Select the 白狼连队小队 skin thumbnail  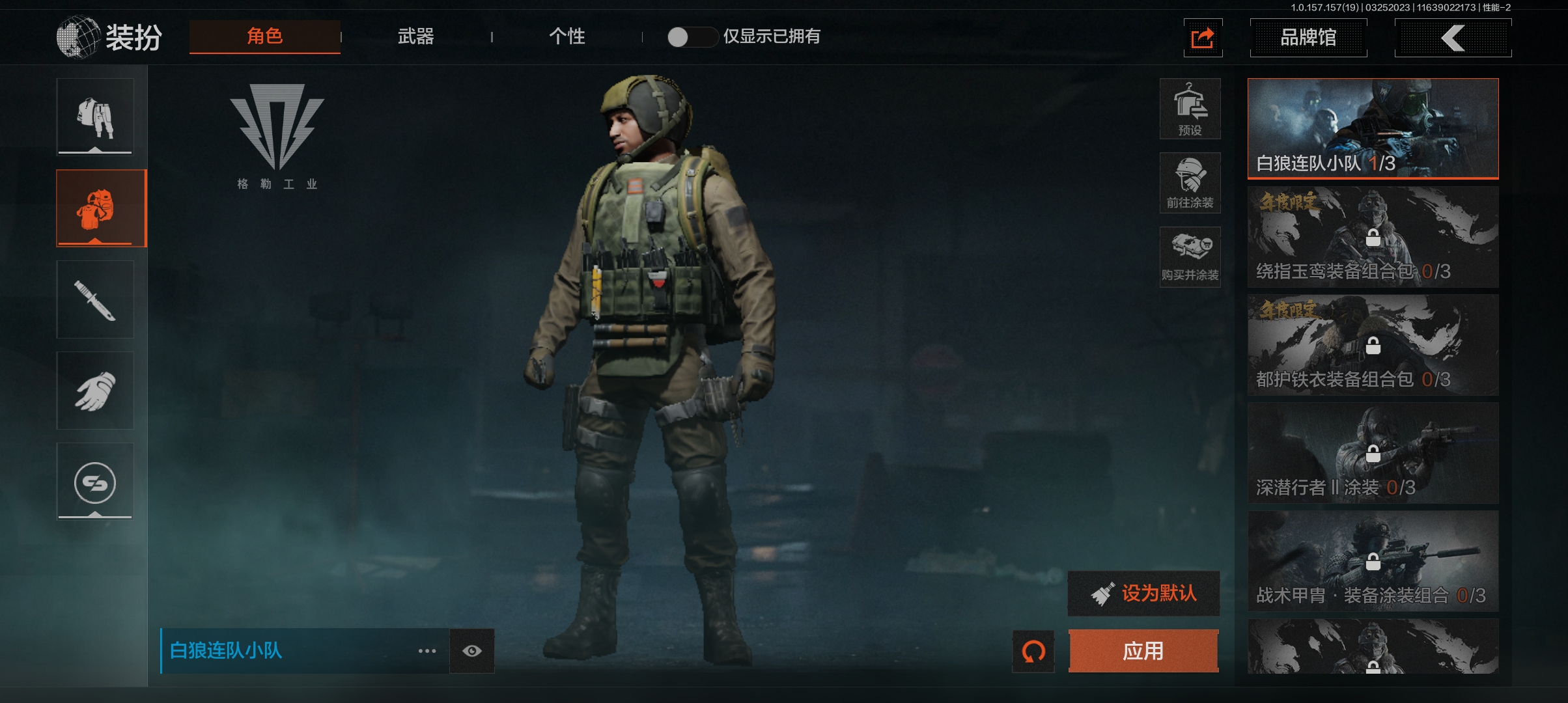click(1373, 128)
